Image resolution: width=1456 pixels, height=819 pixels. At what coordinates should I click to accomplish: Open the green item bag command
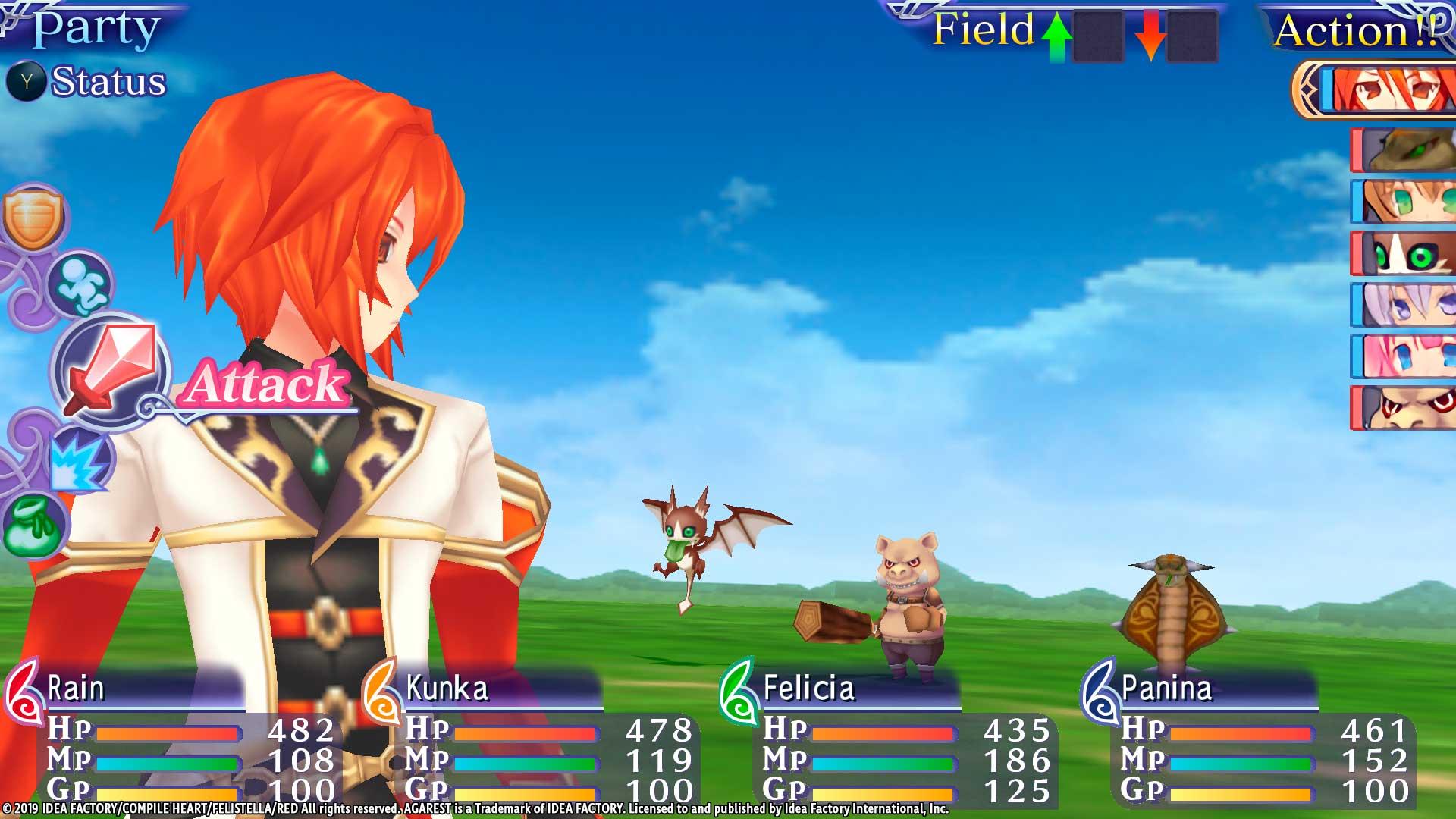35,525
